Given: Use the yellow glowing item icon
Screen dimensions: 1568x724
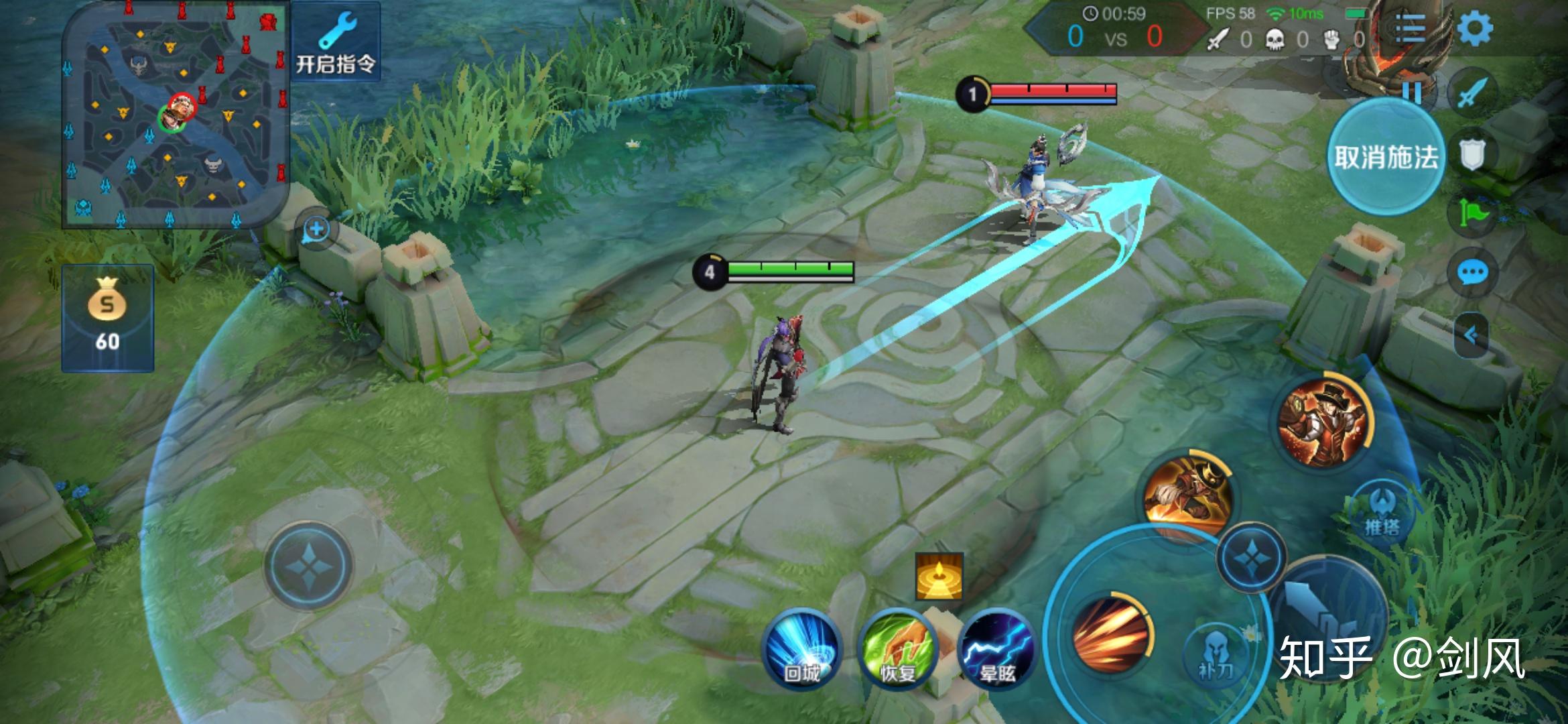Looking at the screenshot, I should [x=939, y=577].
